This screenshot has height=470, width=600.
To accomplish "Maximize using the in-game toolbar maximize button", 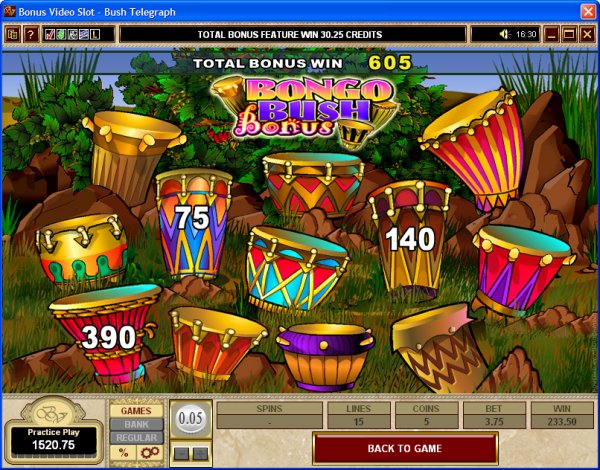I will pos(569,34).
